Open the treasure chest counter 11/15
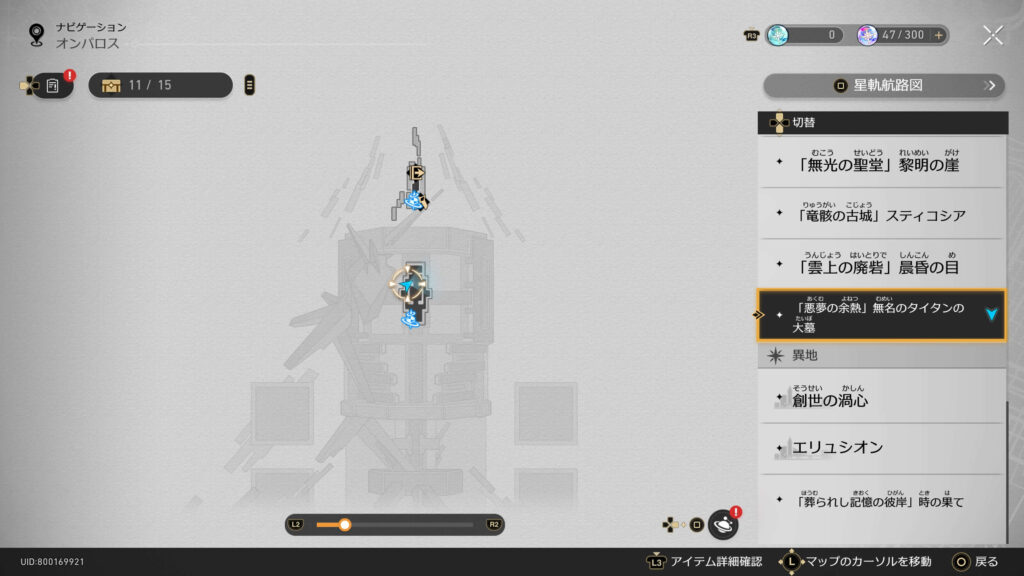This screenshot has height=576, width=1024. coord(160,85)
